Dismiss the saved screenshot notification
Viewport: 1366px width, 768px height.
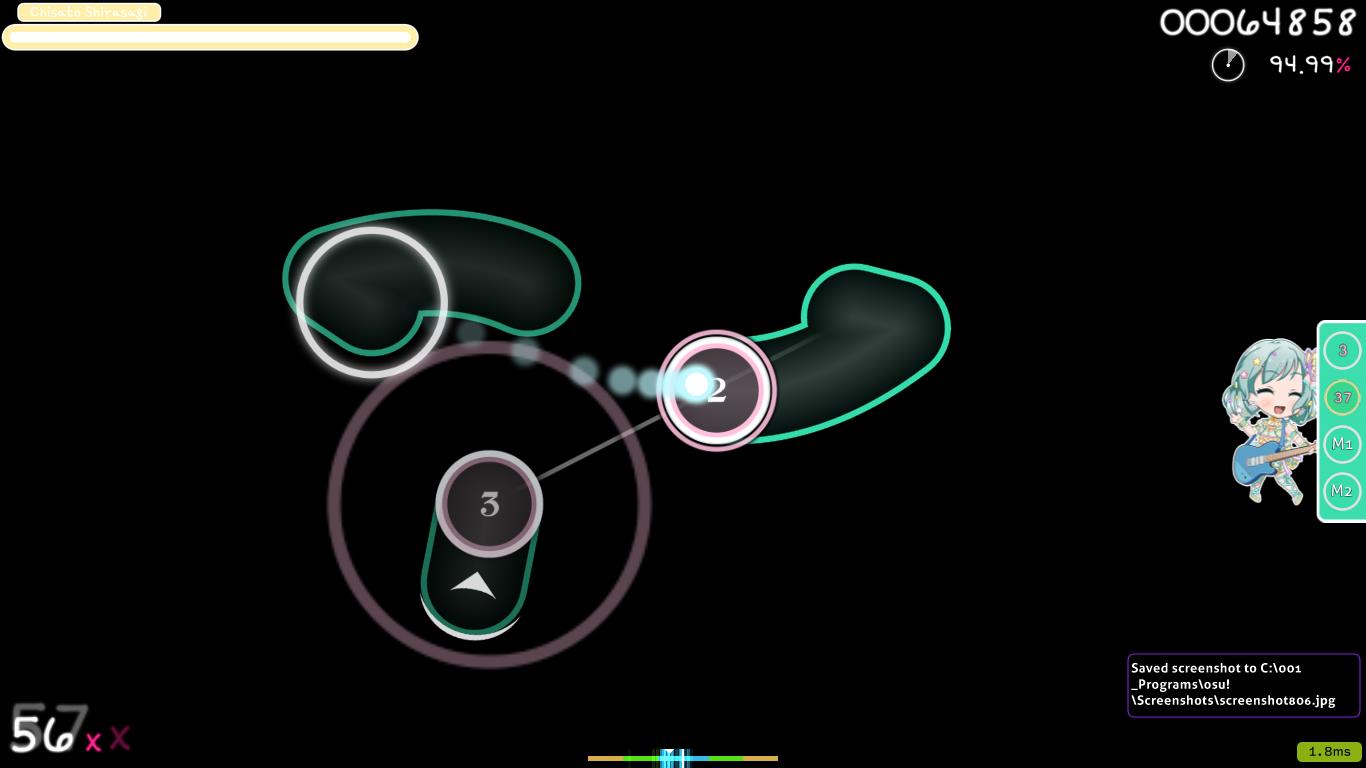[x=1244, y=684]
